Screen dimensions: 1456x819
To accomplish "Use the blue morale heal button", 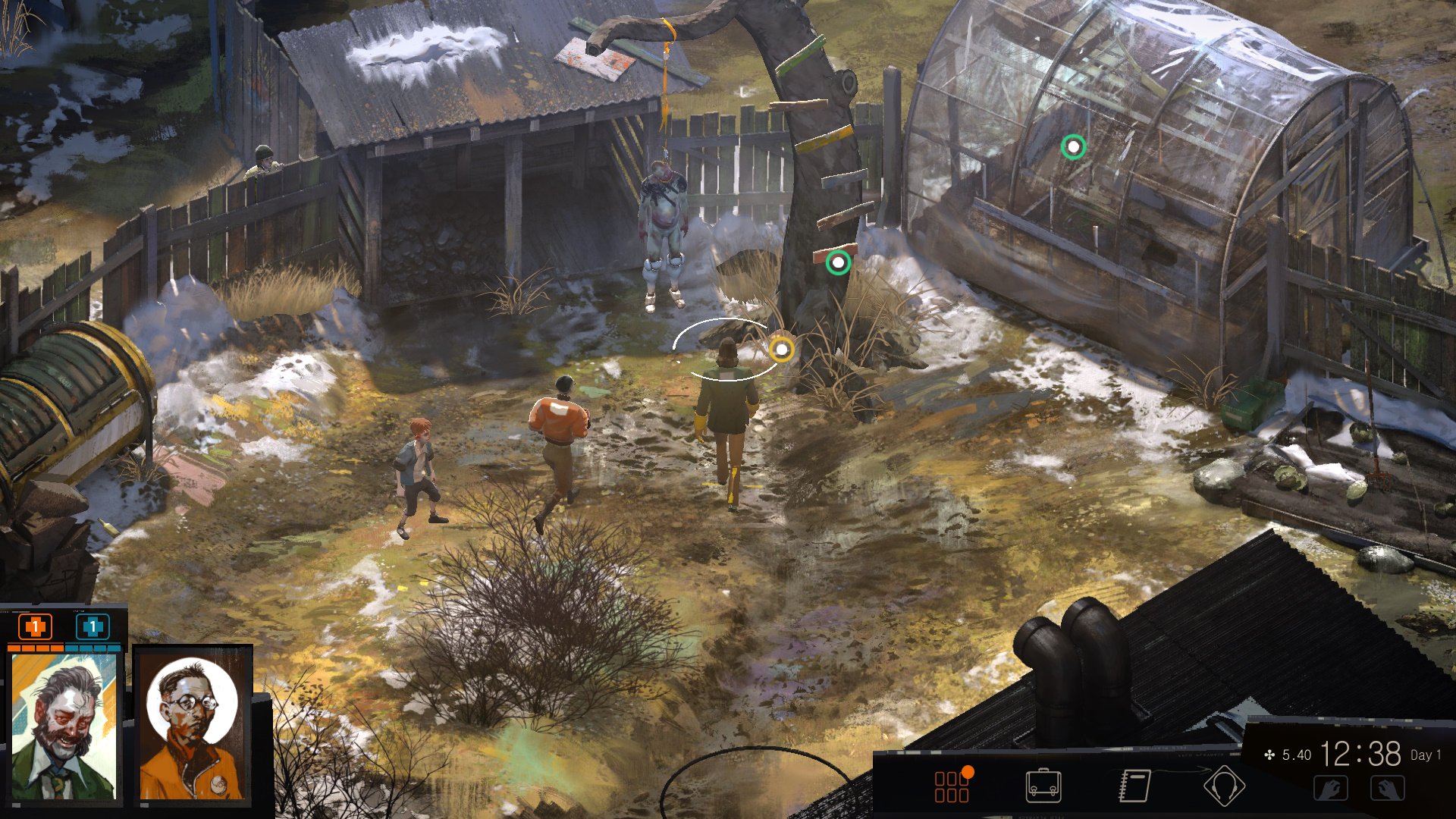I will pyautogui.click(x=93, y=627).
